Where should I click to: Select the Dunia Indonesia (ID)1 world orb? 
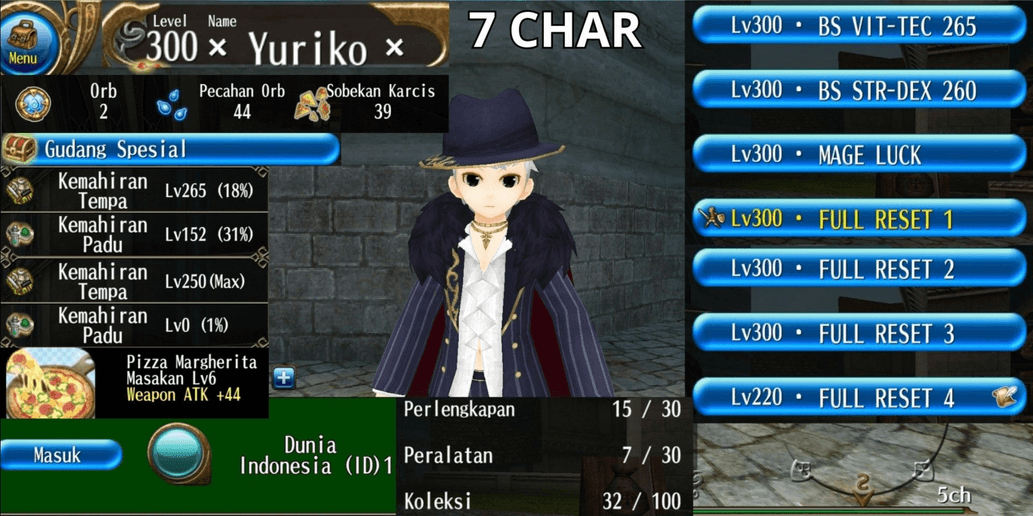[179, 454]
